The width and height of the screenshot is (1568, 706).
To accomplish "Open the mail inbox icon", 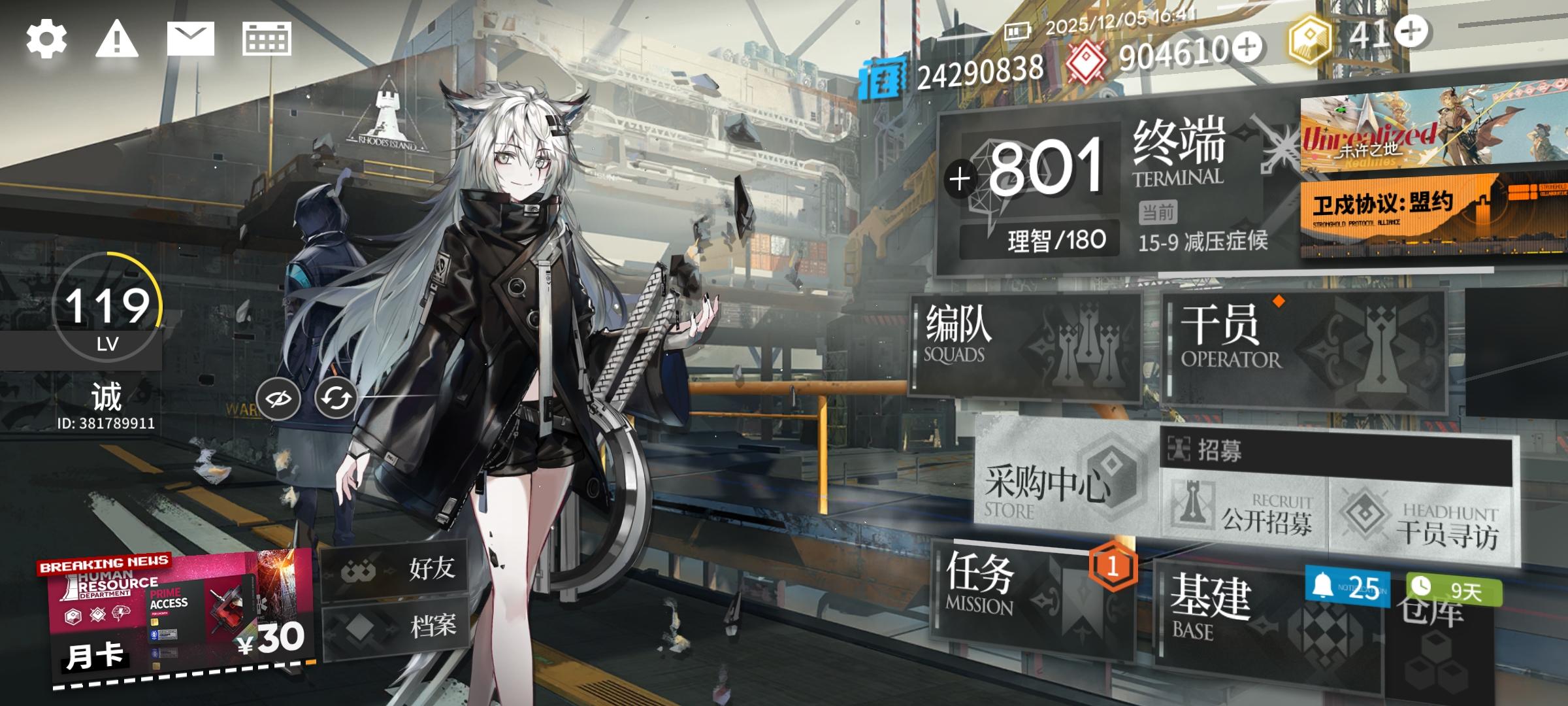I will pyautogui.click(x=190, y=39).
